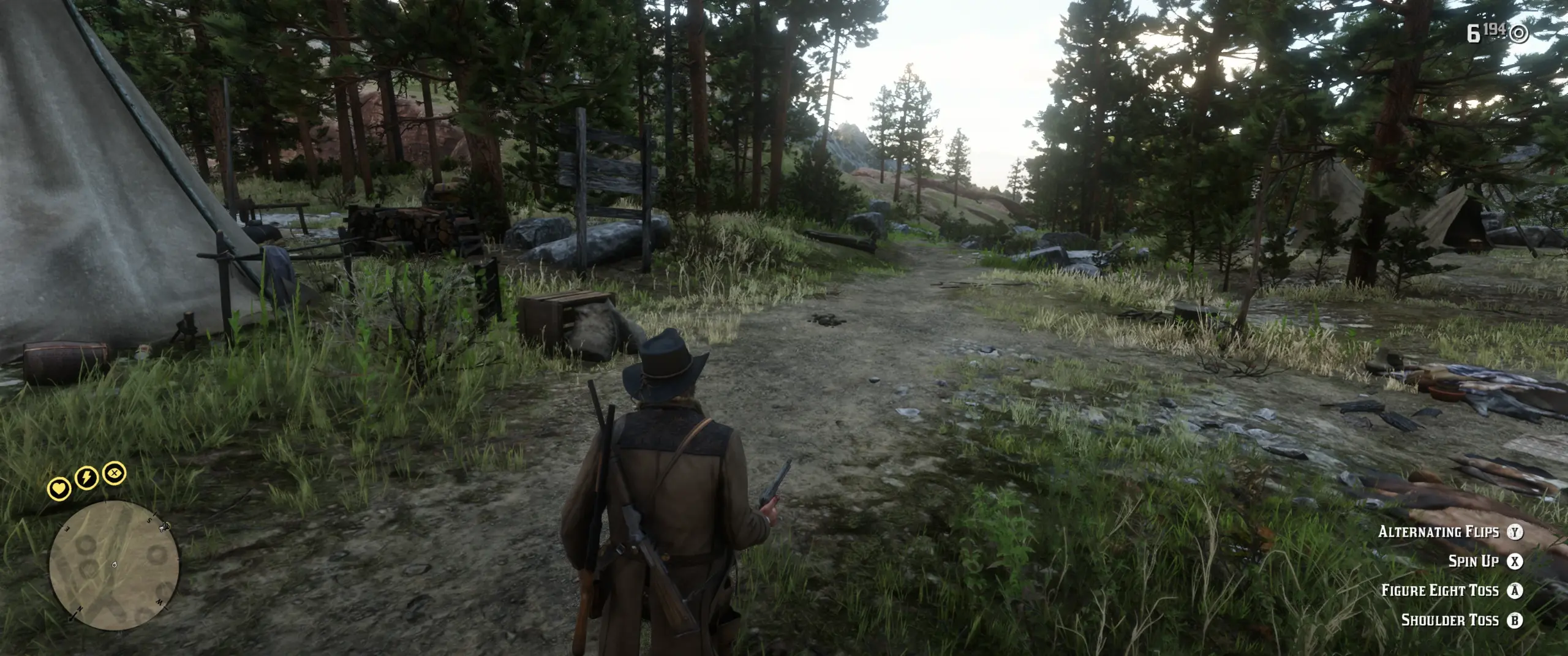Pick the Shoulder Toss option
1568x656 pixels.
pos(1449,620)
